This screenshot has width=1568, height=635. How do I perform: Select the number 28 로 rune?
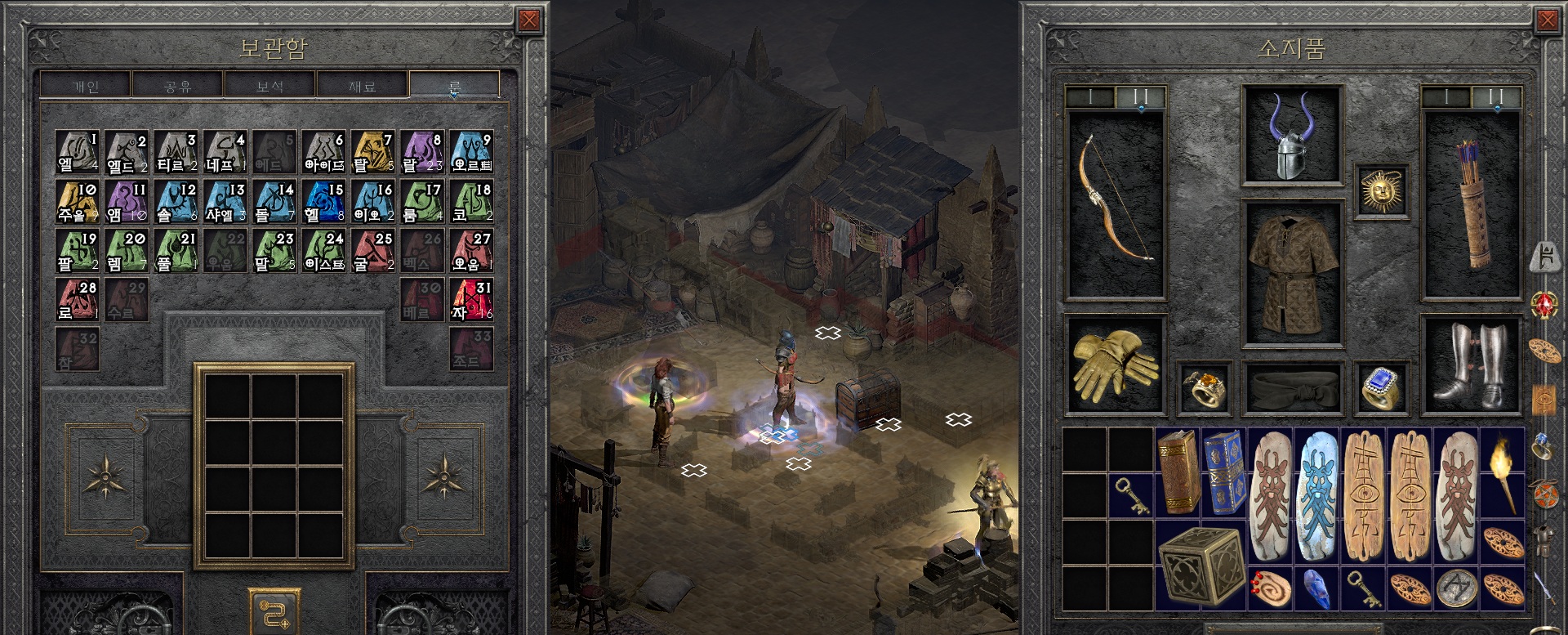78,299
